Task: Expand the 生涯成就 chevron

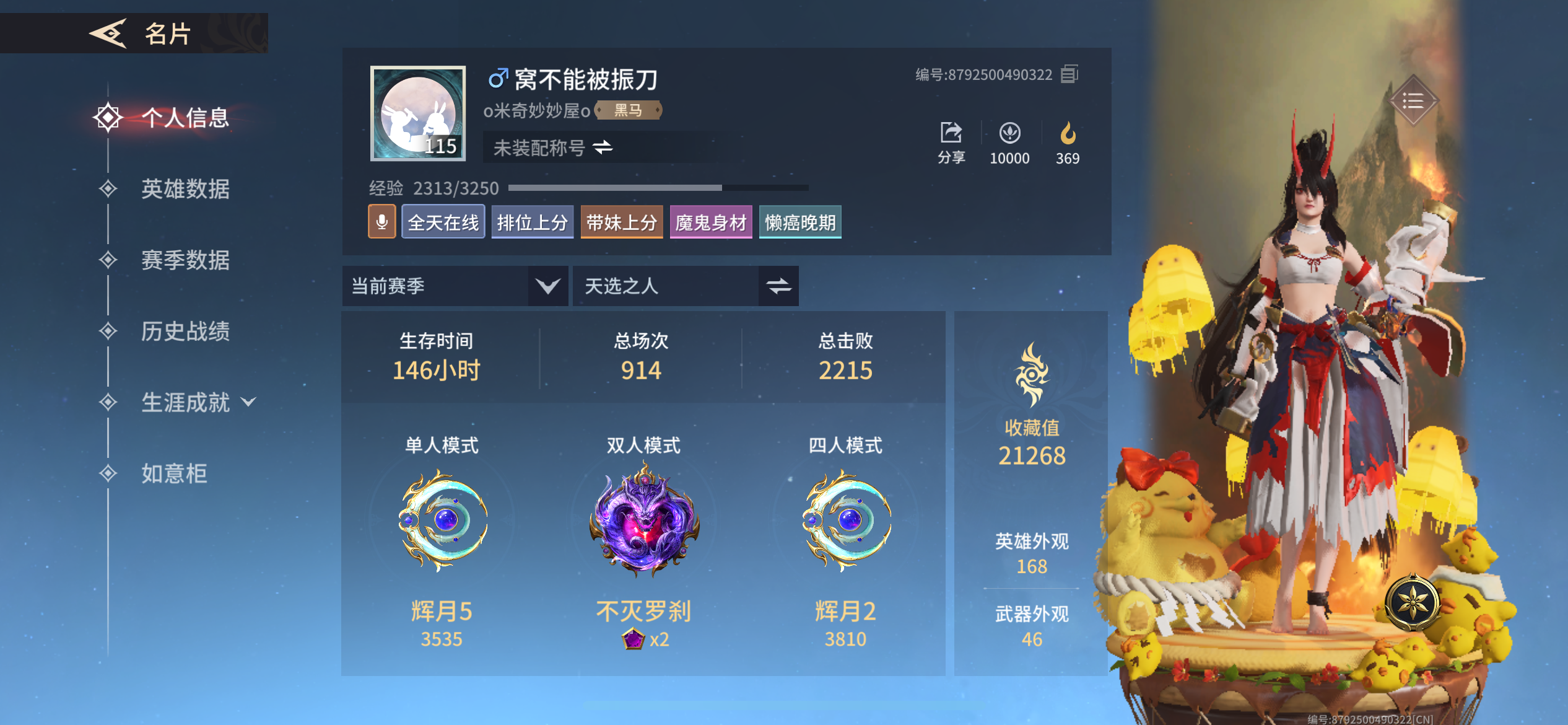Action: (248, 402)
